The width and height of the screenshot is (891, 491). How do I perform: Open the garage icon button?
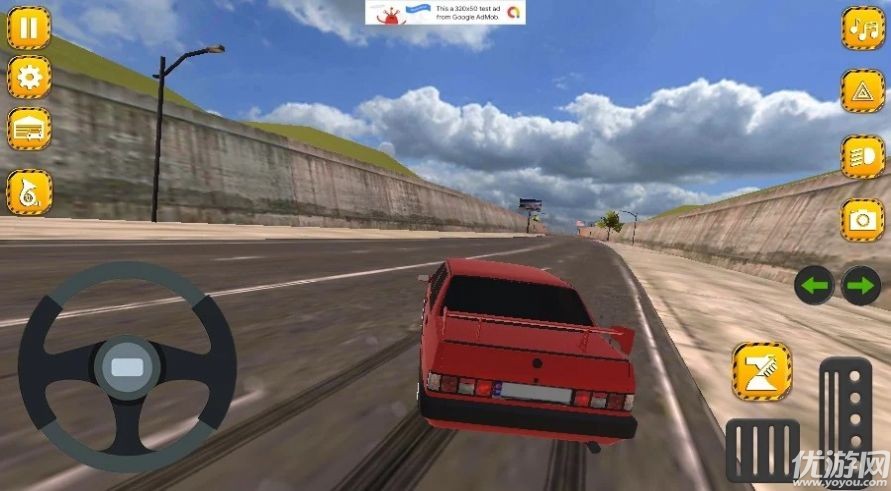[x=29, y=129]
